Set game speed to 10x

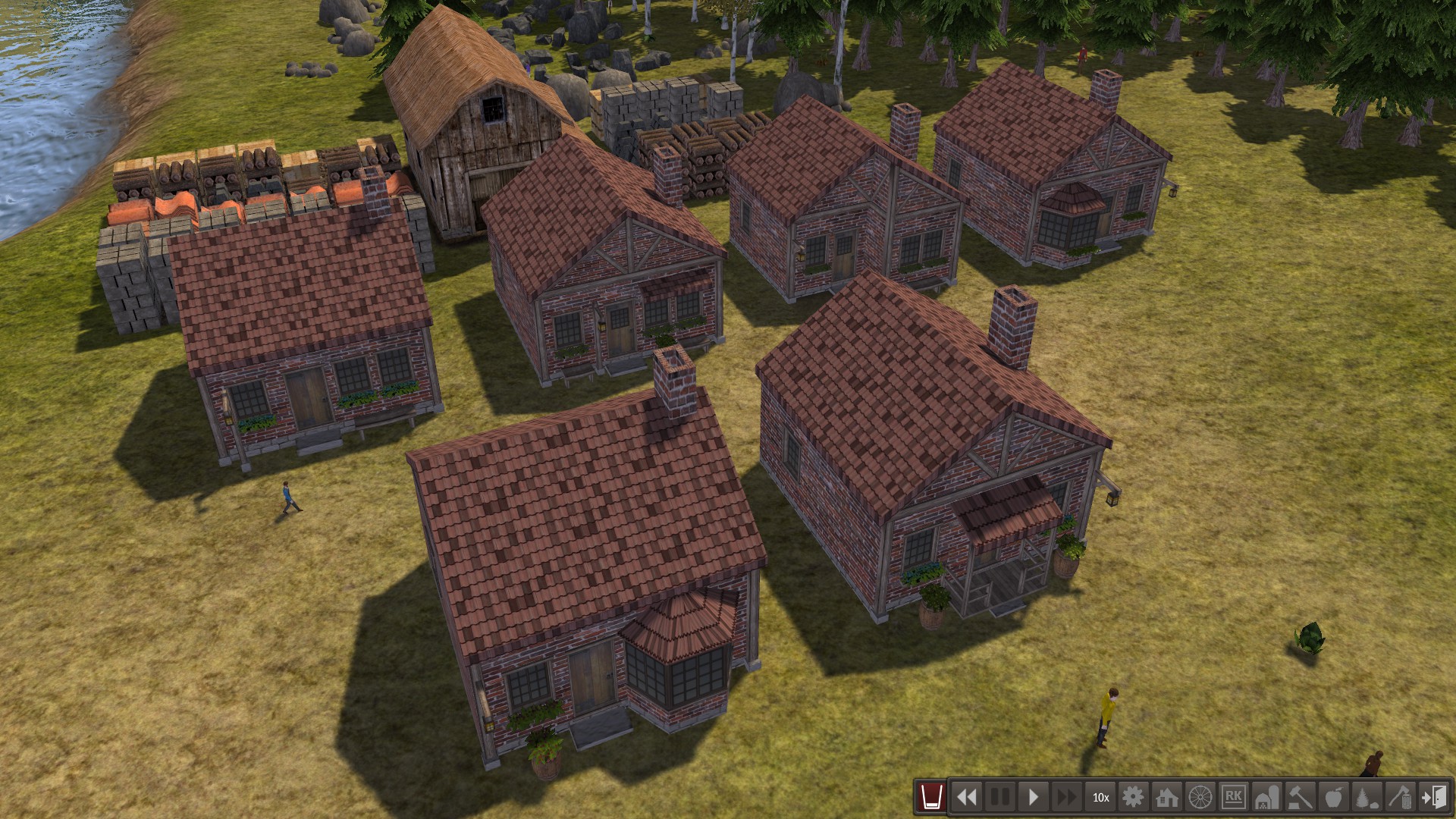click(1100, 797)
